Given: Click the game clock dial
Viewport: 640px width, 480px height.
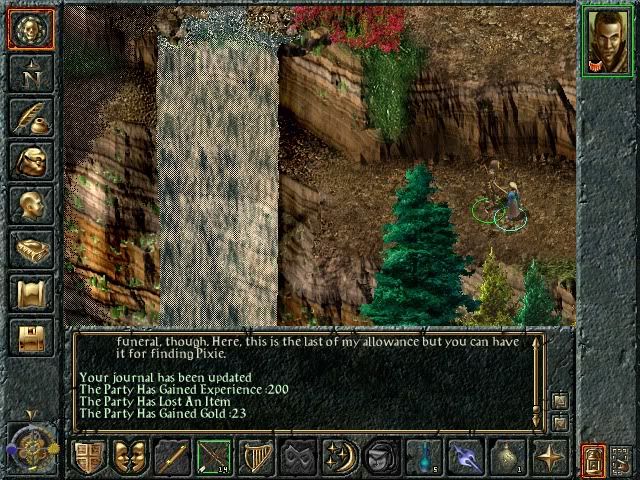Looking at the screenshot, I should 30,444.
